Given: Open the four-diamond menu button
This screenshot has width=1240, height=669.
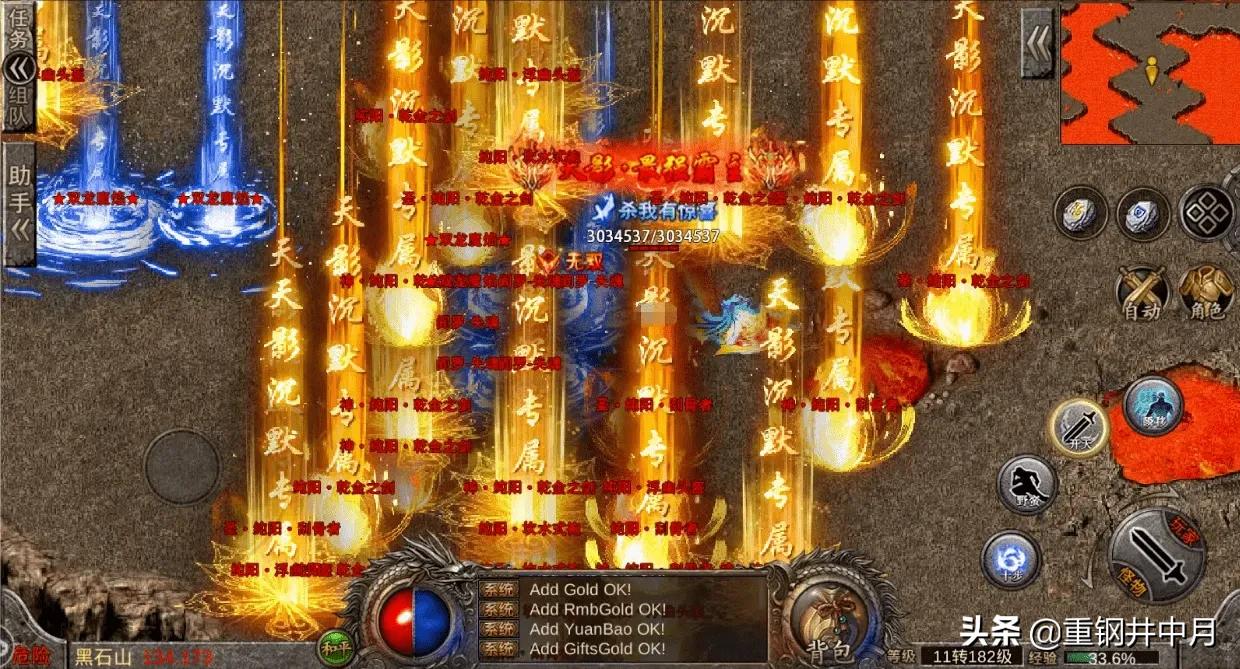Looking at the screenshot, I should [1206, 212].
